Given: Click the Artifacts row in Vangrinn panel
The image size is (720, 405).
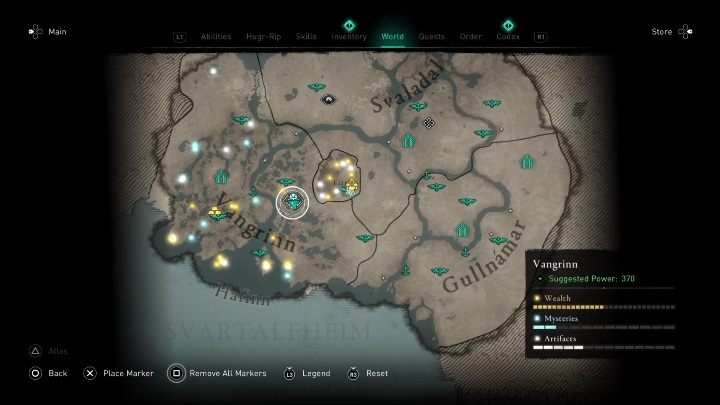Looking at the screenshot, I should (600, 343).
